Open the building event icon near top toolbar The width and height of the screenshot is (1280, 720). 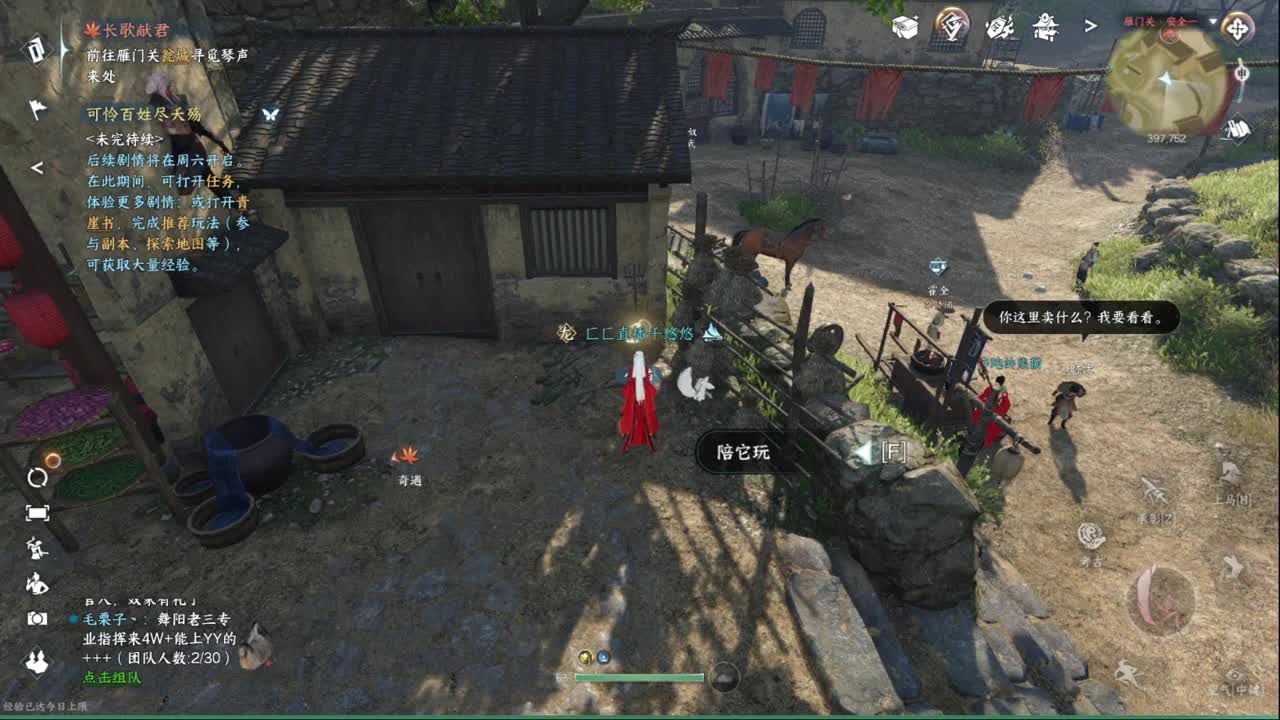tap(1045, 28)
